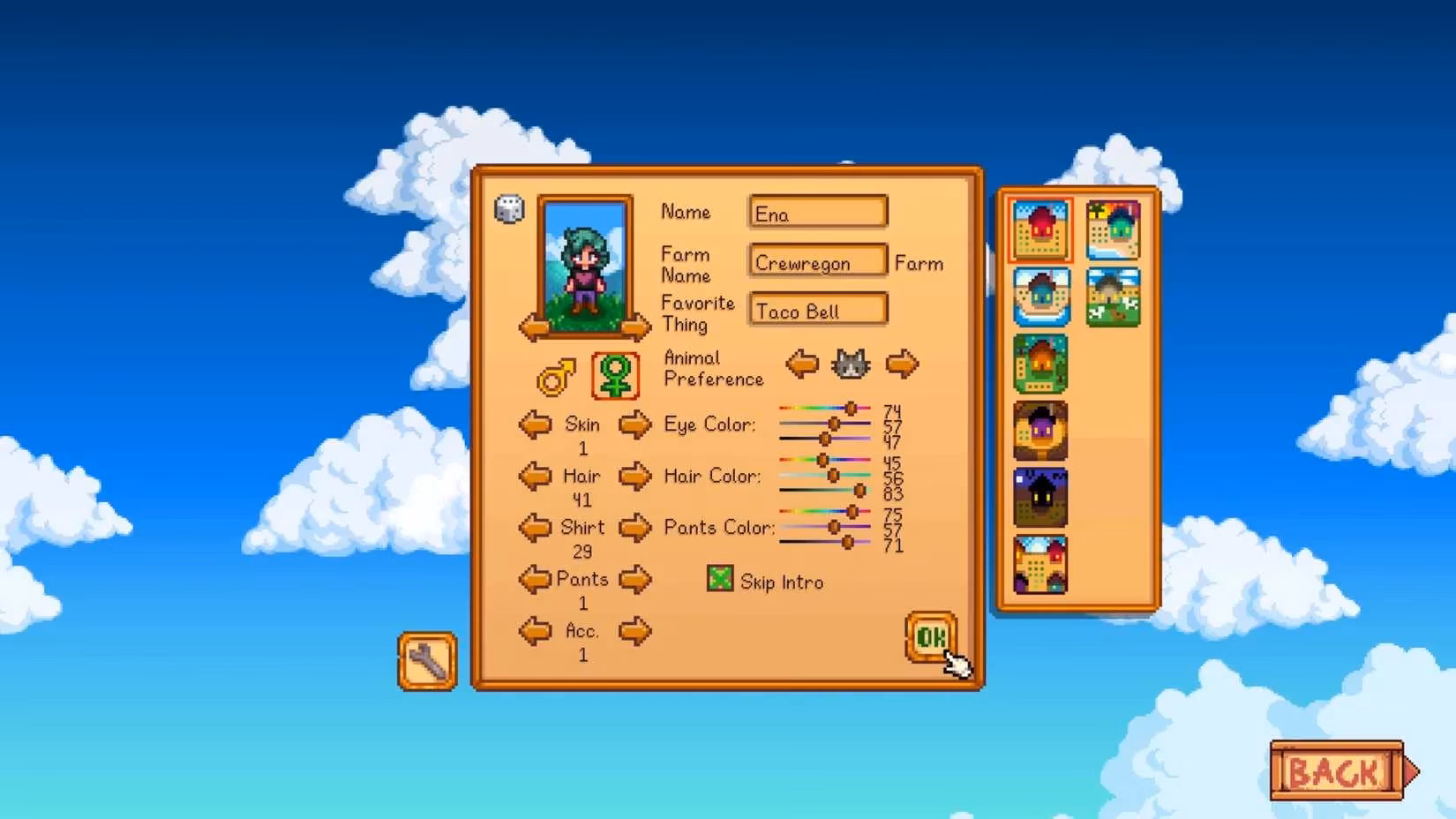Switch to previous animal preference
1456x819 pixels.
pos(802,364)
